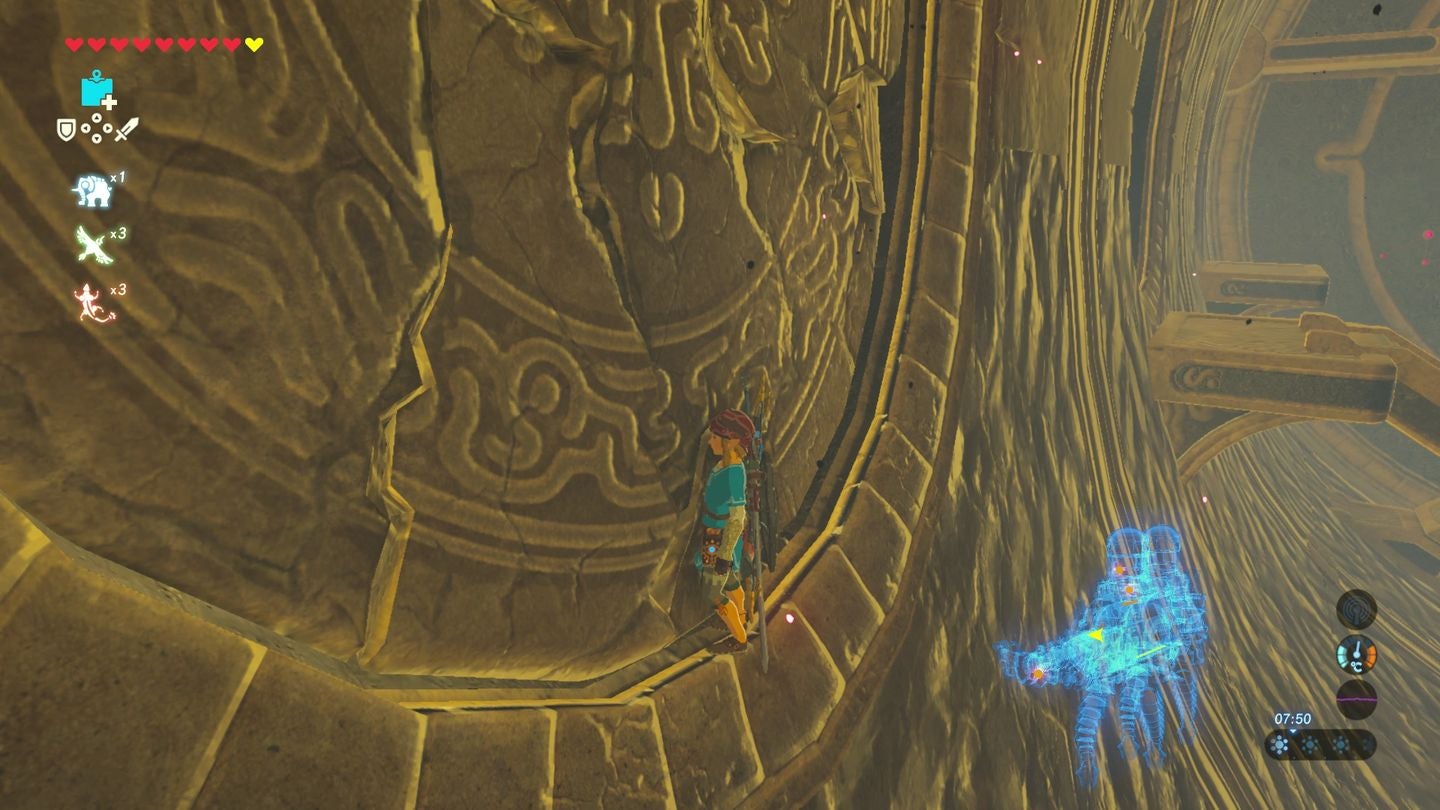Click the purple noise level meter
The width and height of the screenshot is (1440, 810).
click(1356, 699)
